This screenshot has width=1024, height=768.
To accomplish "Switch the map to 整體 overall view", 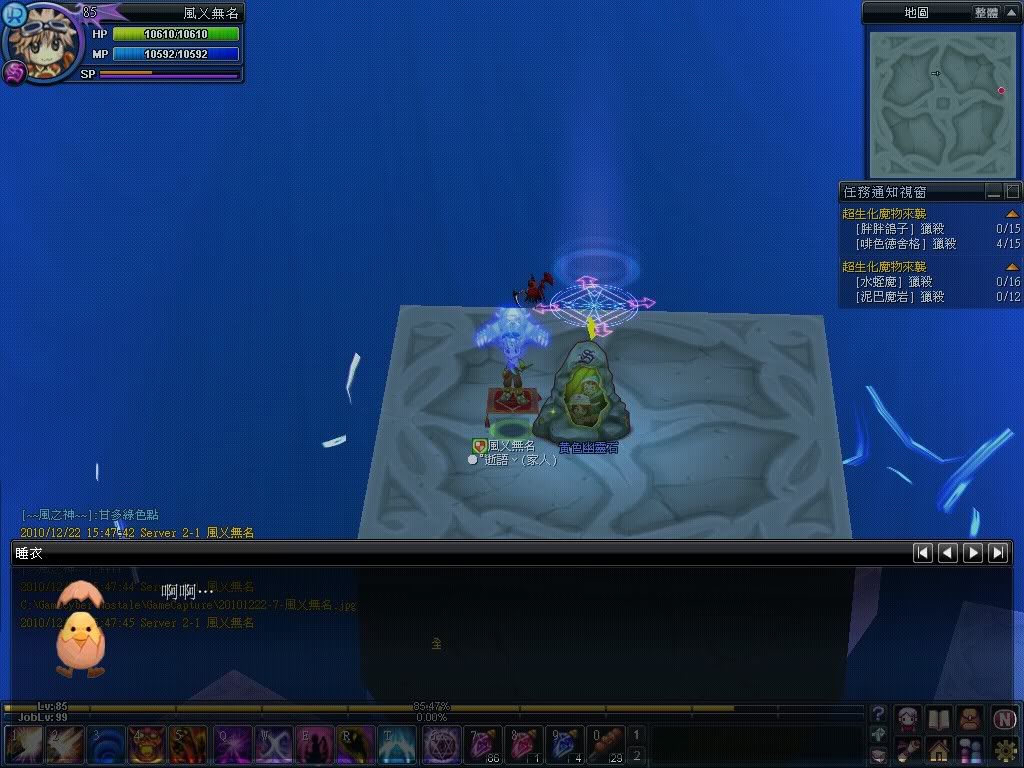I will pos(985,13).
